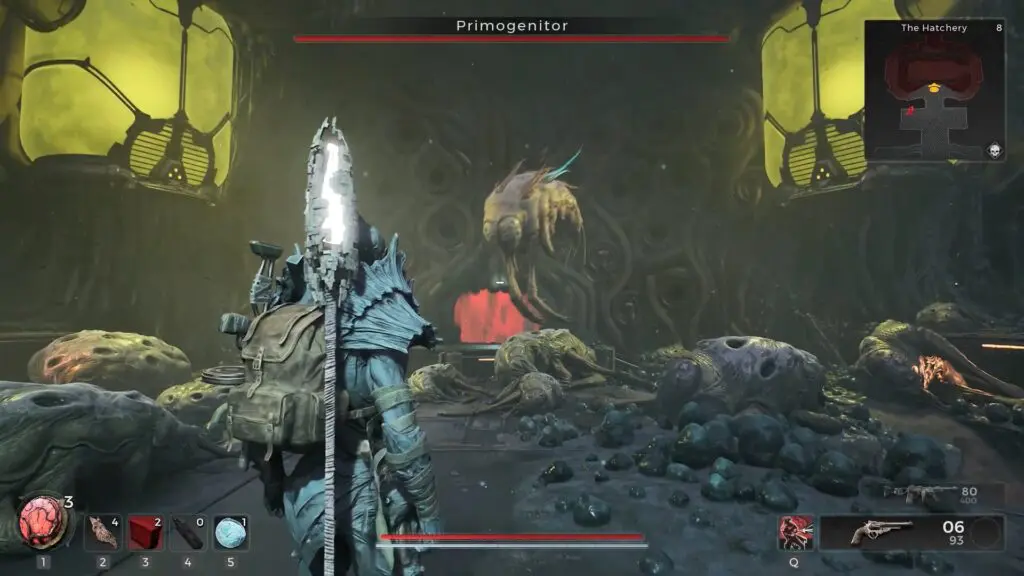Click the skull icon on the minimap

[x=994, y=150]
